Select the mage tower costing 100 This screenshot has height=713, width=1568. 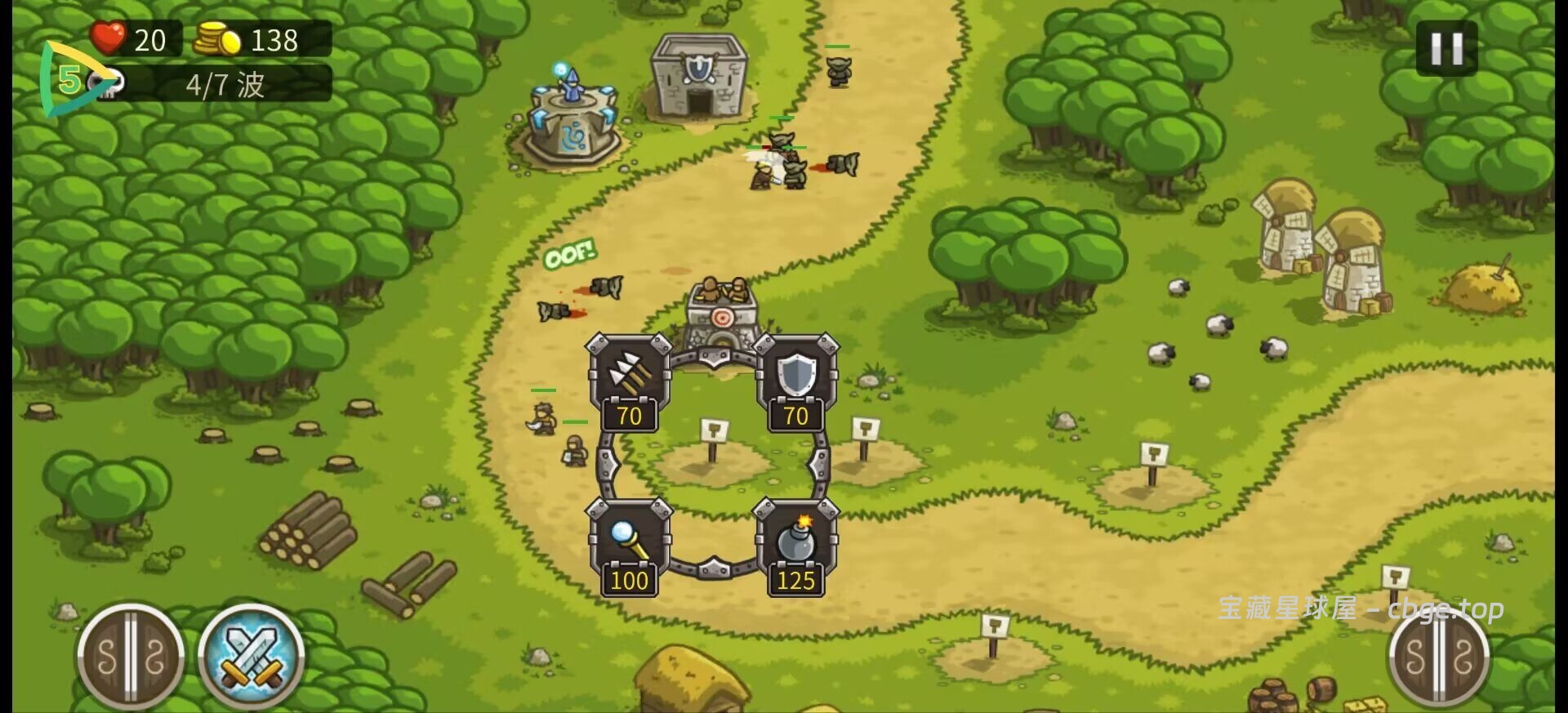pos(628,546)
